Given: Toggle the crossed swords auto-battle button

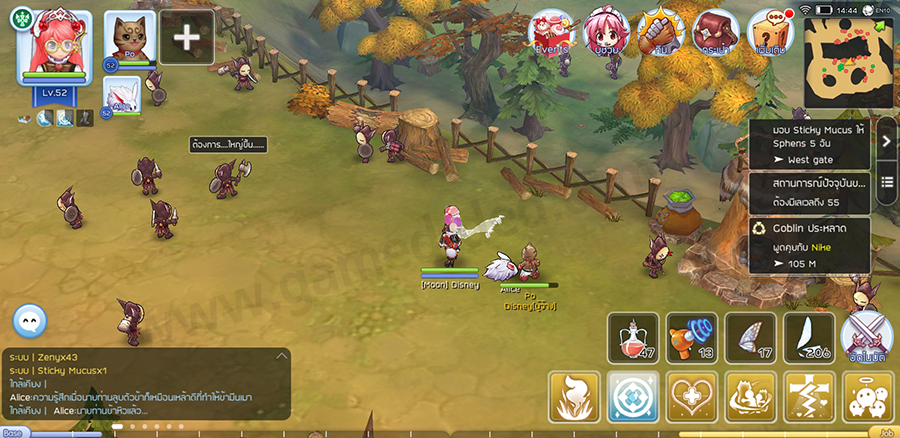Looking at the screenshot, I should coord(865,338).
